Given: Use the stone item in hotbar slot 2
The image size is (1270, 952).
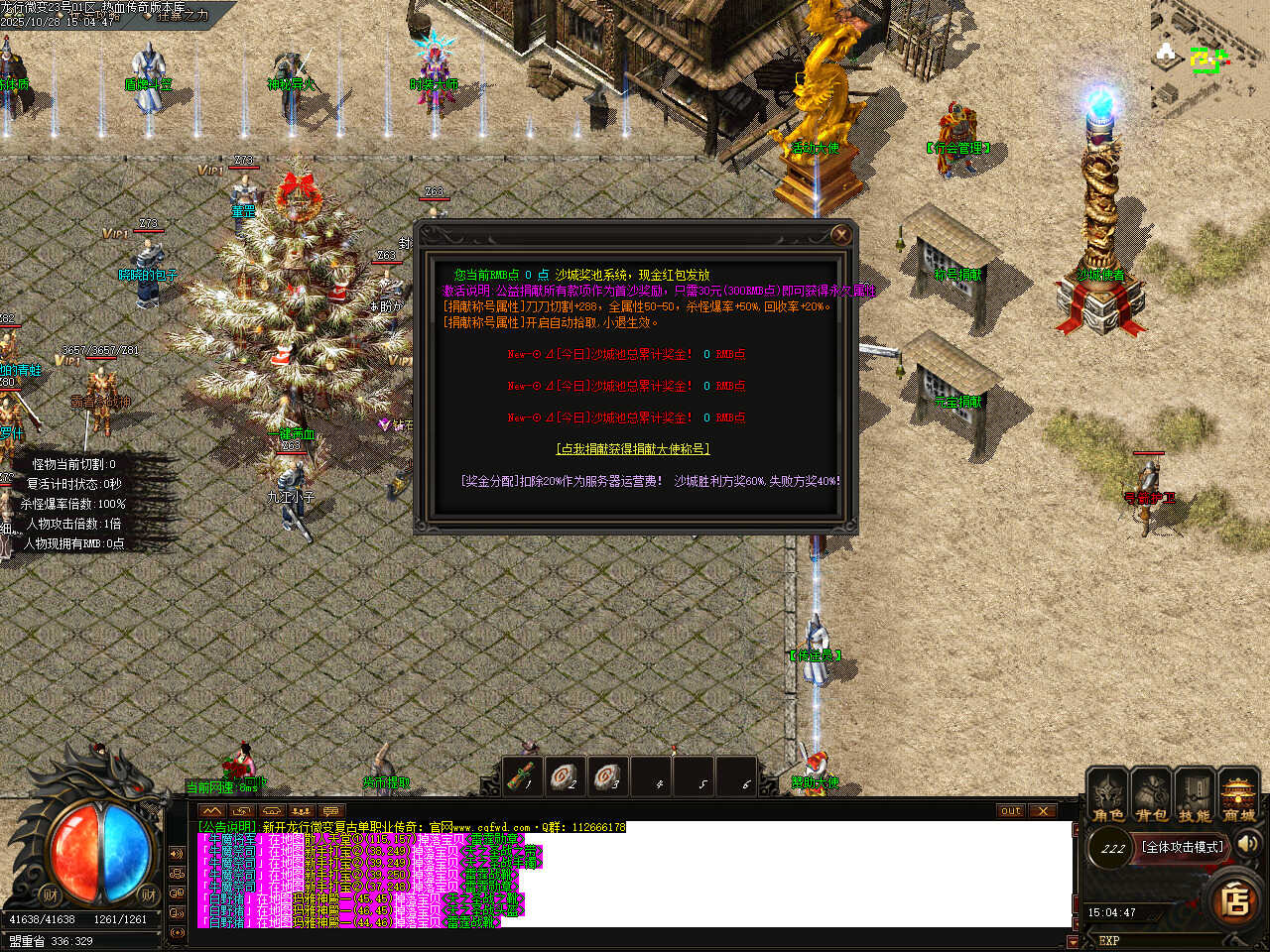Looking at the screenshot, I should point(566,776).
